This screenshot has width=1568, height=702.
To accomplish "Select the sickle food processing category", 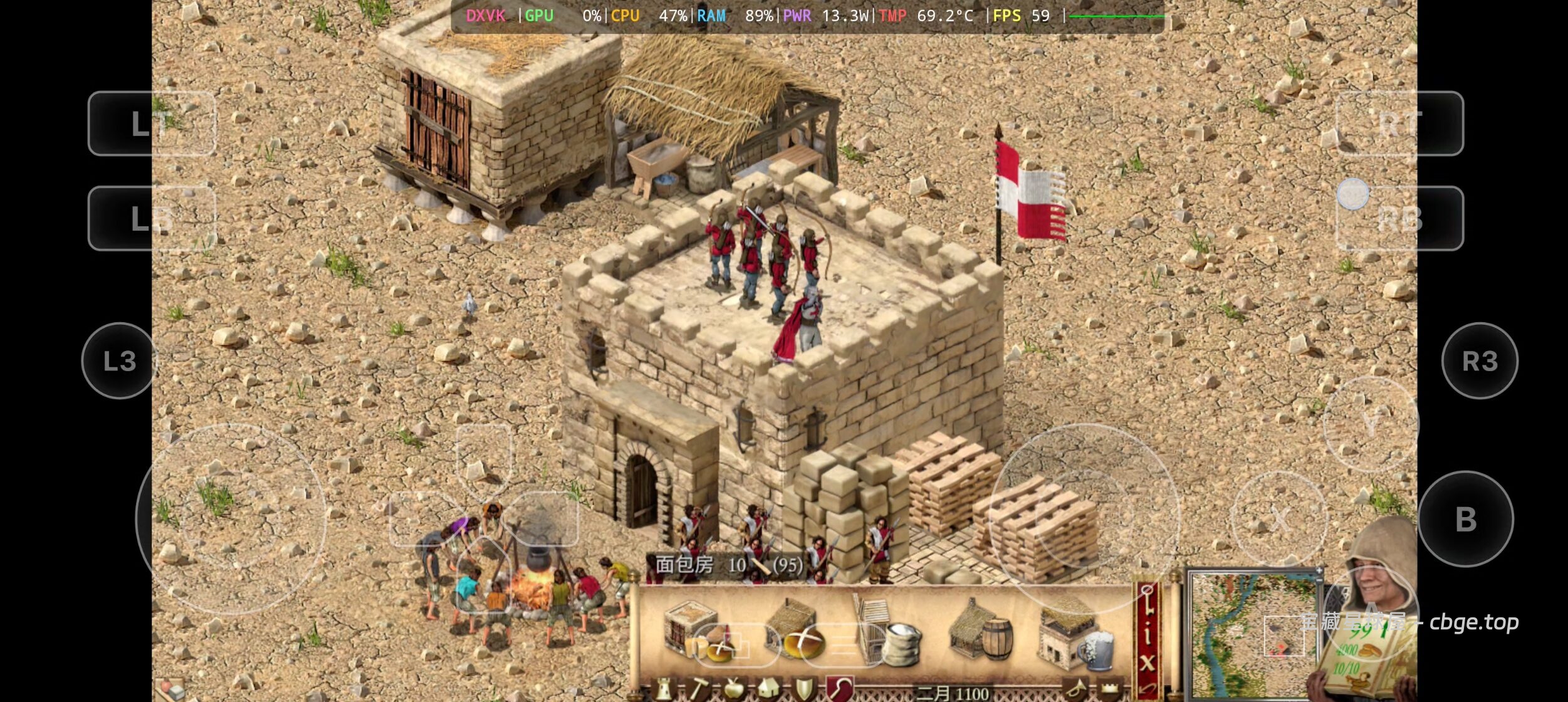I will coord(840,689).
